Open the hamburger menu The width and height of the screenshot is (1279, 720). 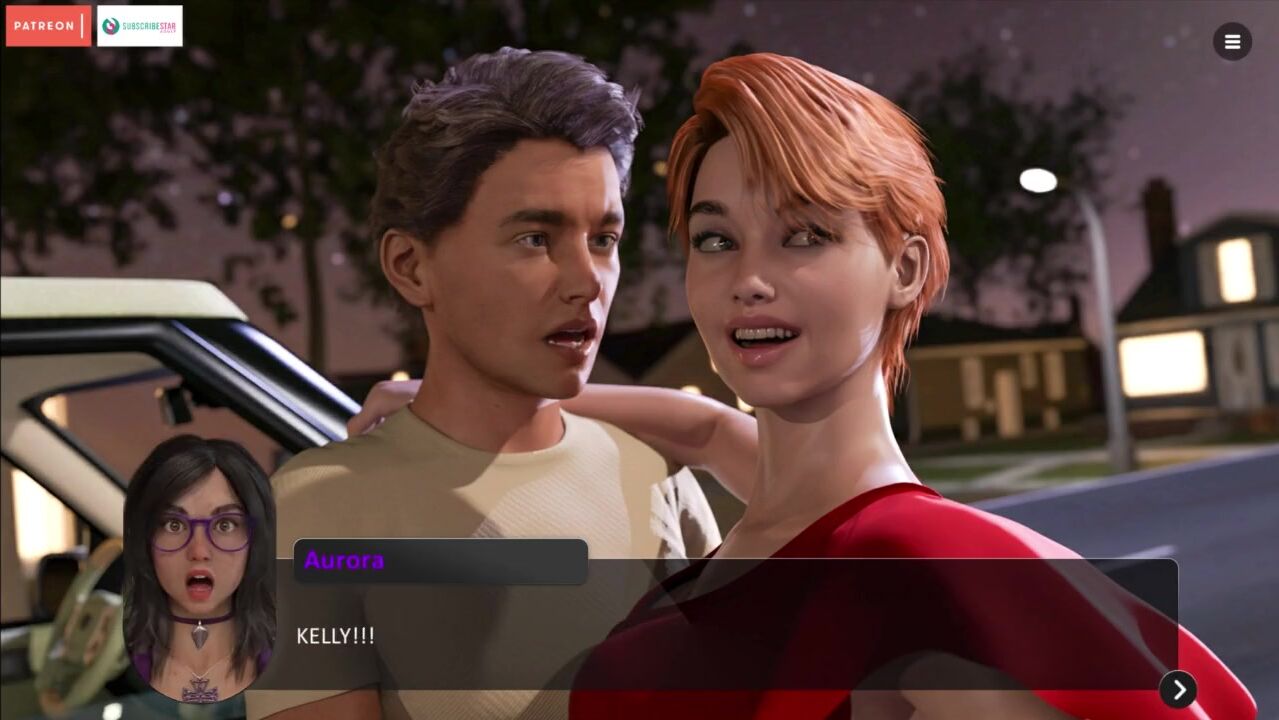click(x=1232, y=42)
